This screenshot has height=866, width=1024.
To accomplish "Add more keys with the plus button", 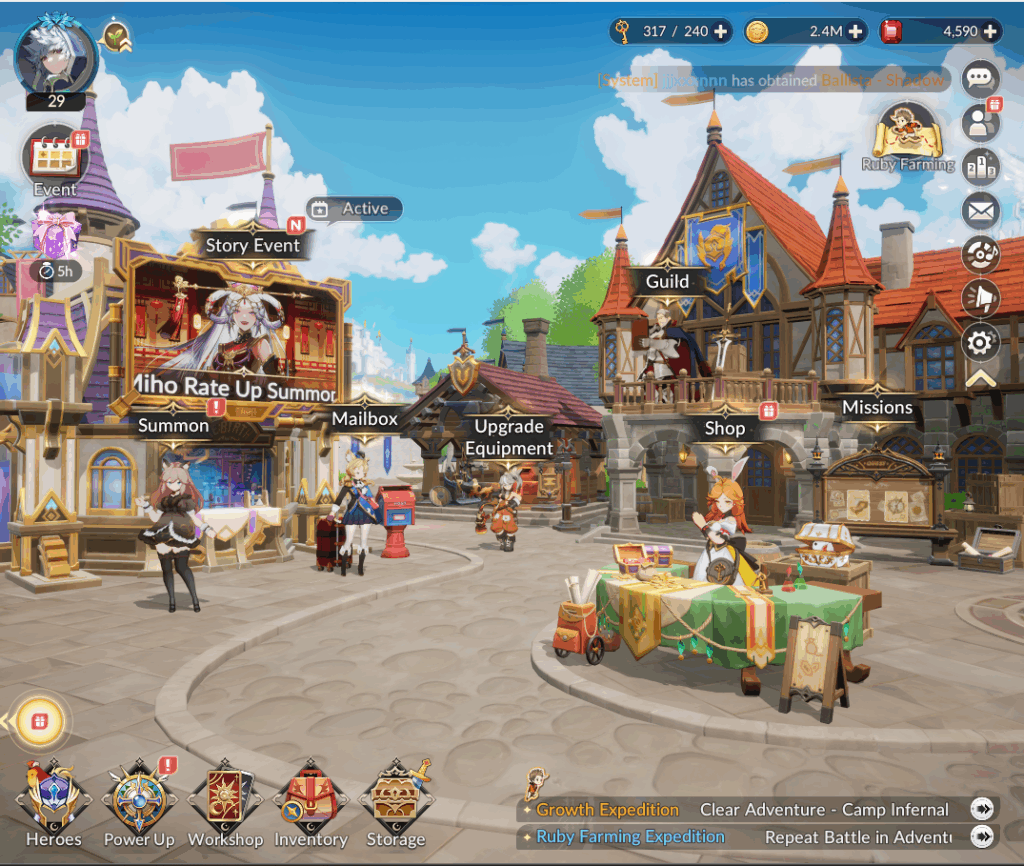I will 720,31.
